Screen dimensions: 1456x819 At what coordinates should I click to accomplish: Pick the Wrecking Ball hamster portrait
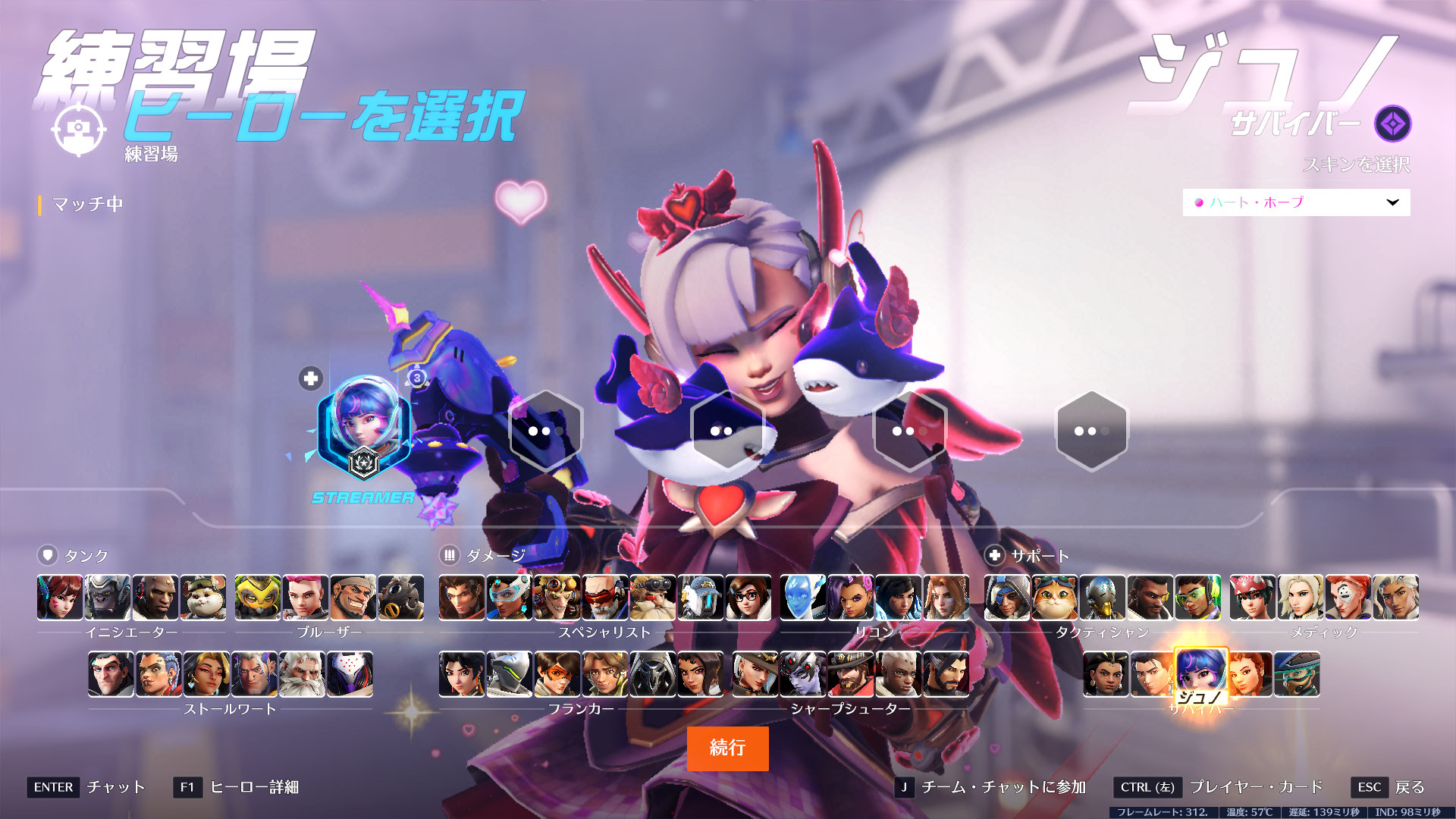(203, 597)
